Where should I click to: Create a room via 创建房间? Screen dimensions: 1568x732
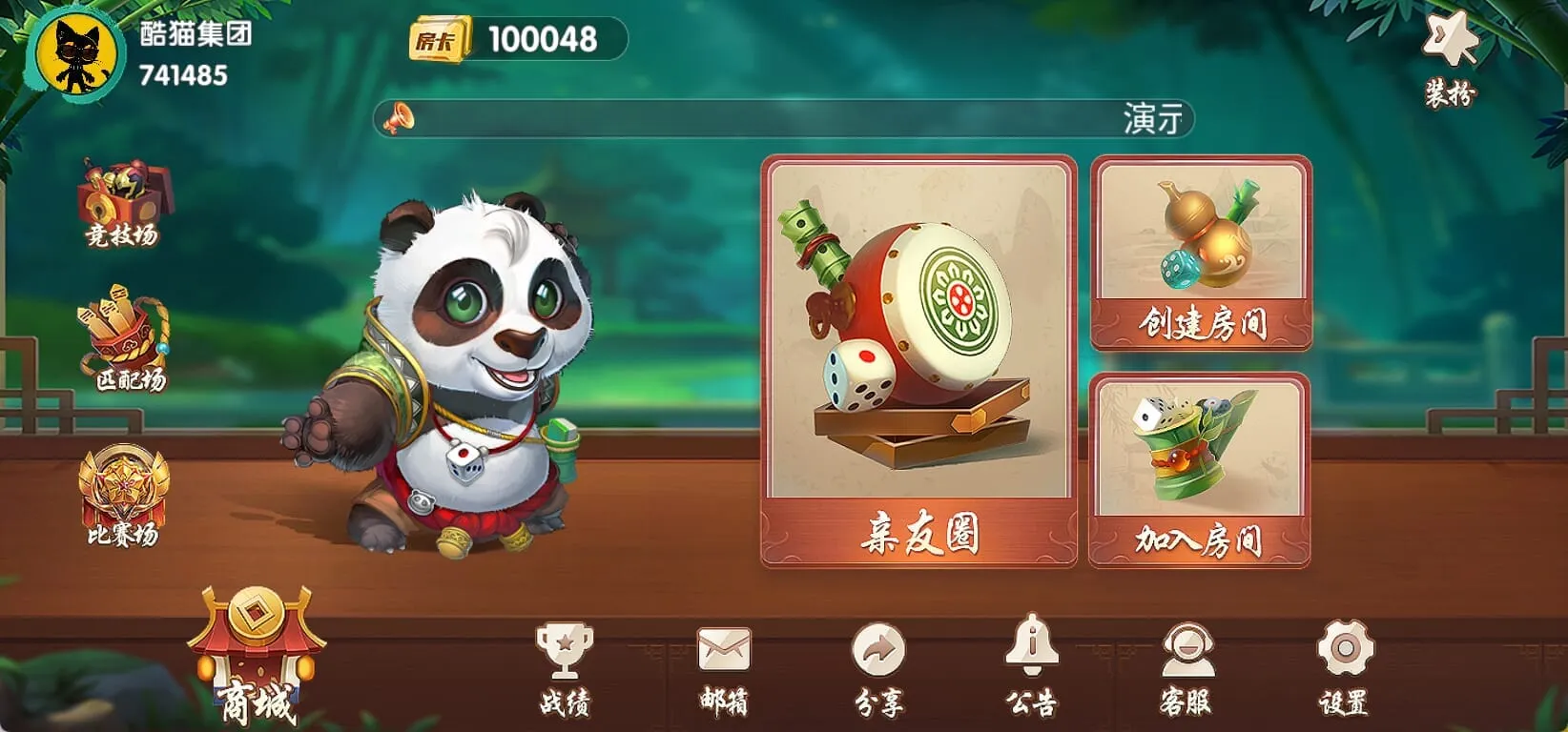coord(1199,255)
